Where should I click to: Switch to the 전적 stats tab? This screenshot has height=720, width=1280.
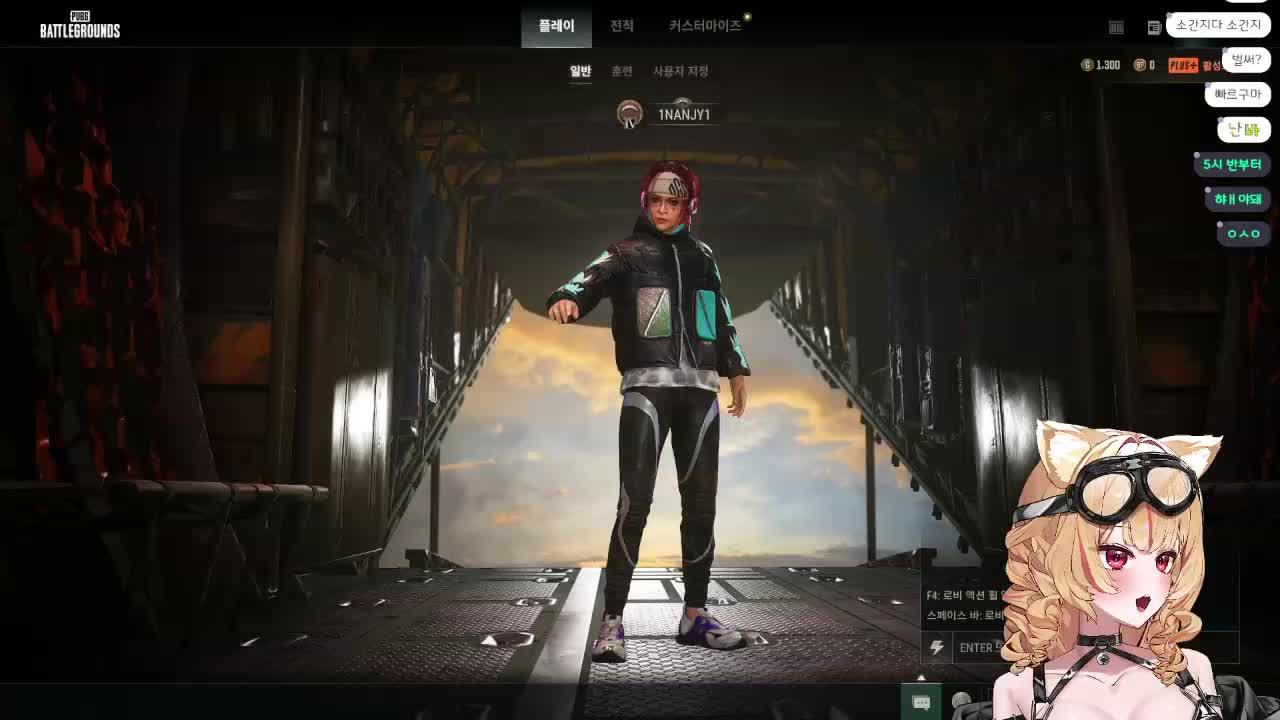[x=621, y=26]
